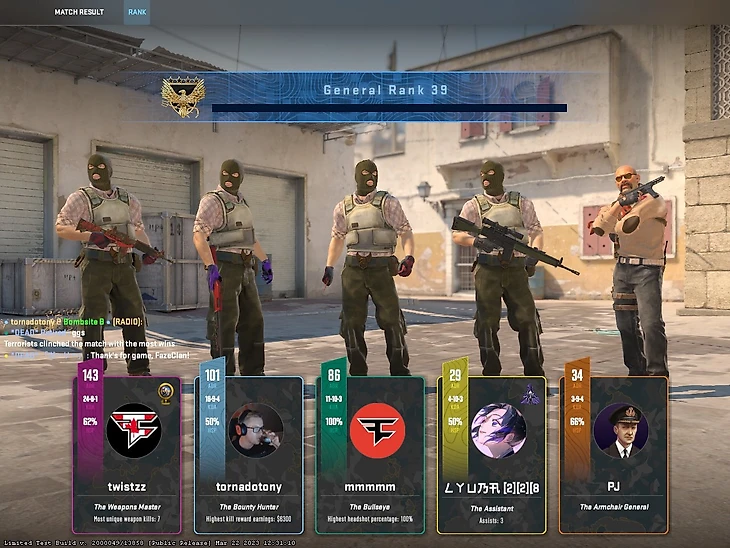Click the General Rank 39 banner
Viewport: 730px width, 548px height.
click(x=385, y=97)
